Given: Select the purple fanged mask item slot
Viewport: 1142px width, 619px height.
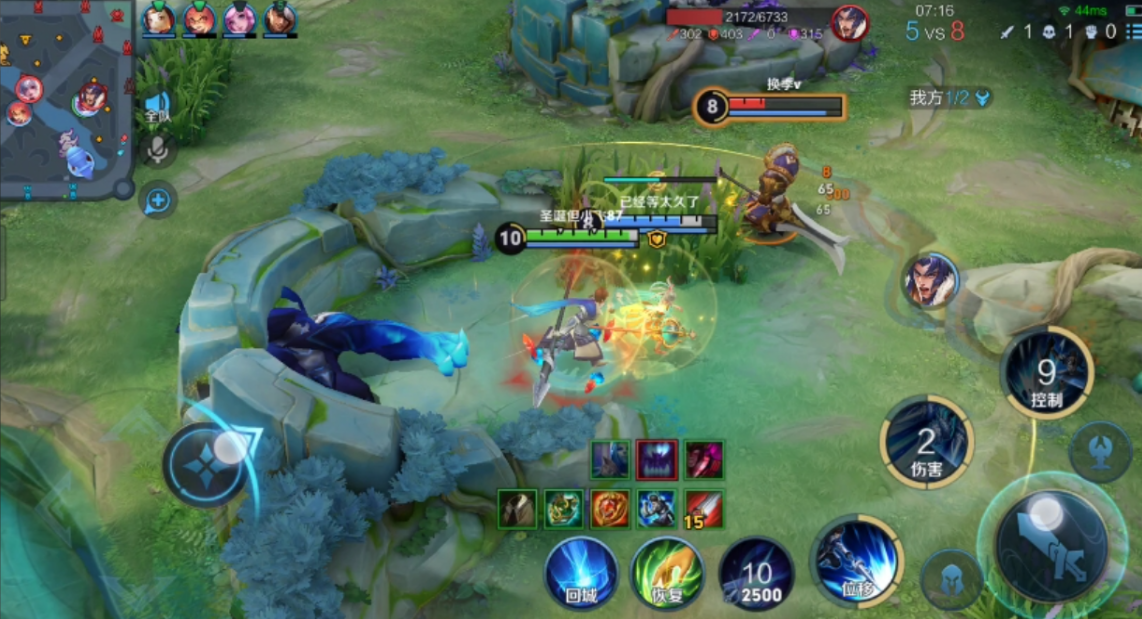Looking at the screenshot, I should tap(657, 459).
